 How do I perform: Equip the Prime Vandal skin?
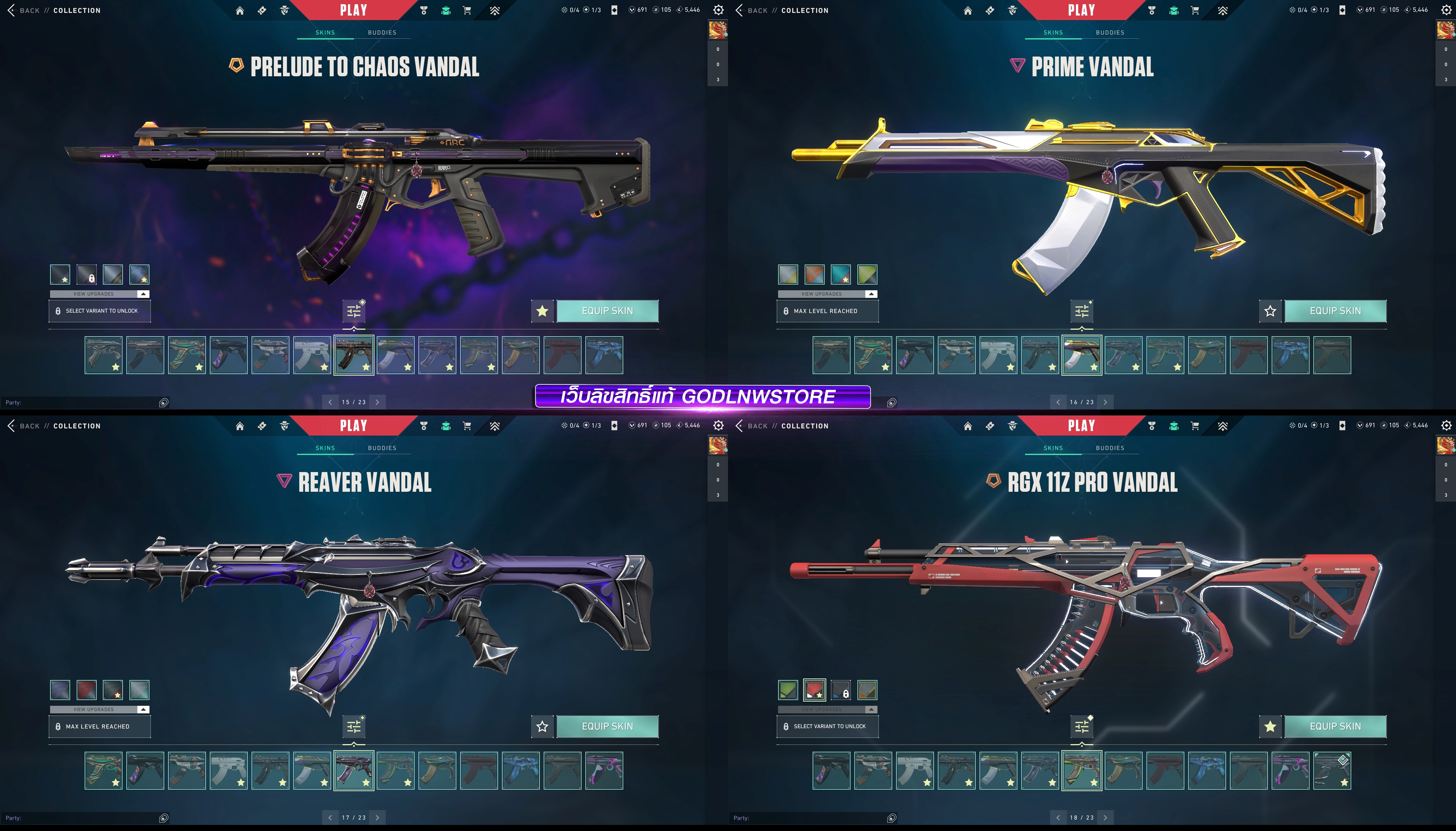tap(1335, 311)
